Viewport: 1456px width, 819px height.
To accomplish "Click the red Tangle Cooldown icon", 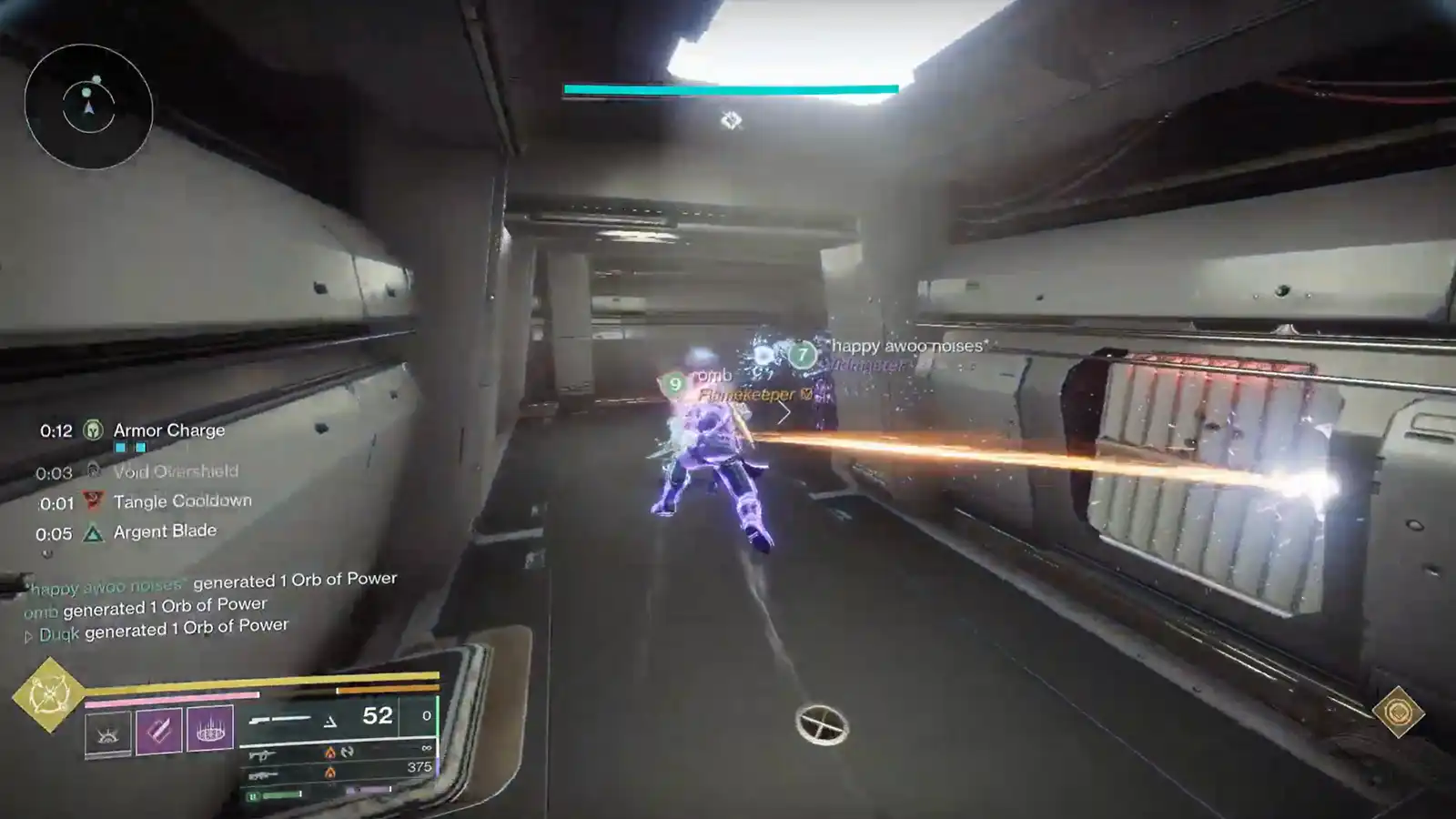I will (x=93, y=500).
